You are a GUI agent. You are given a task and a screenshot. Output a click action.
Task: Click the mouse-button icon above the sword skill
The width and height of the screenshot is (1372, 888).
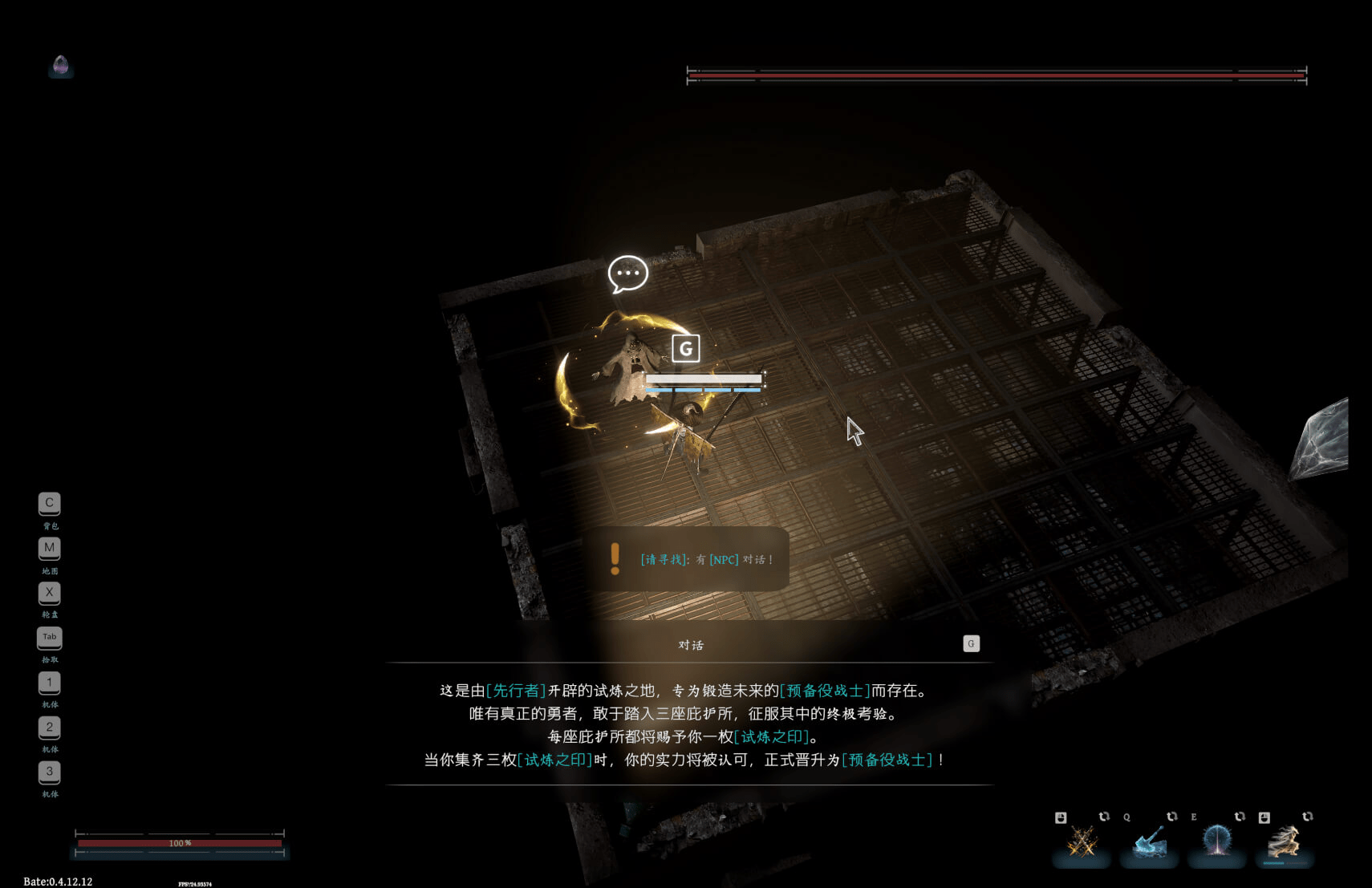pos(1061,817)
